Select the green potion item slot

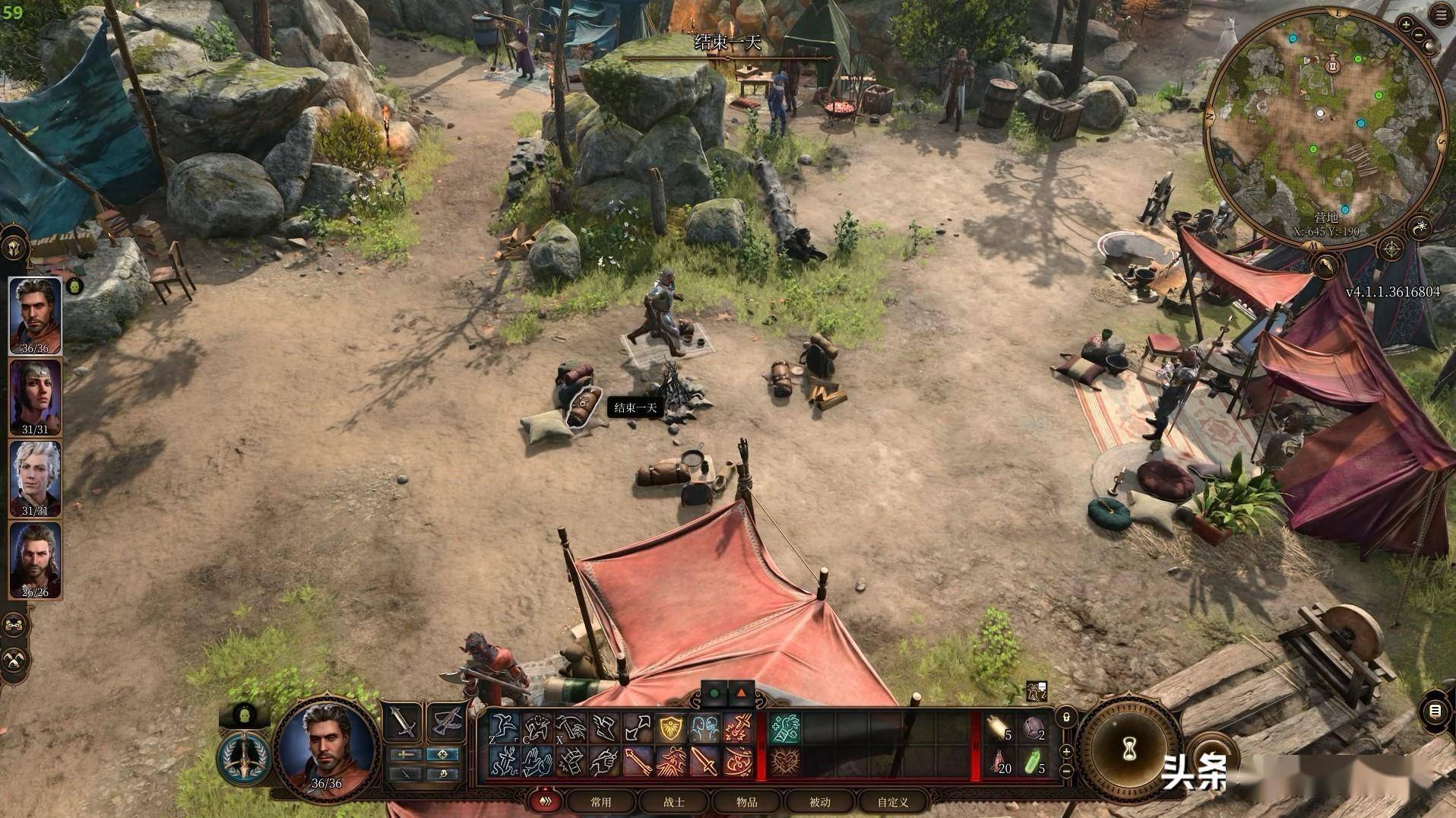1033,762
